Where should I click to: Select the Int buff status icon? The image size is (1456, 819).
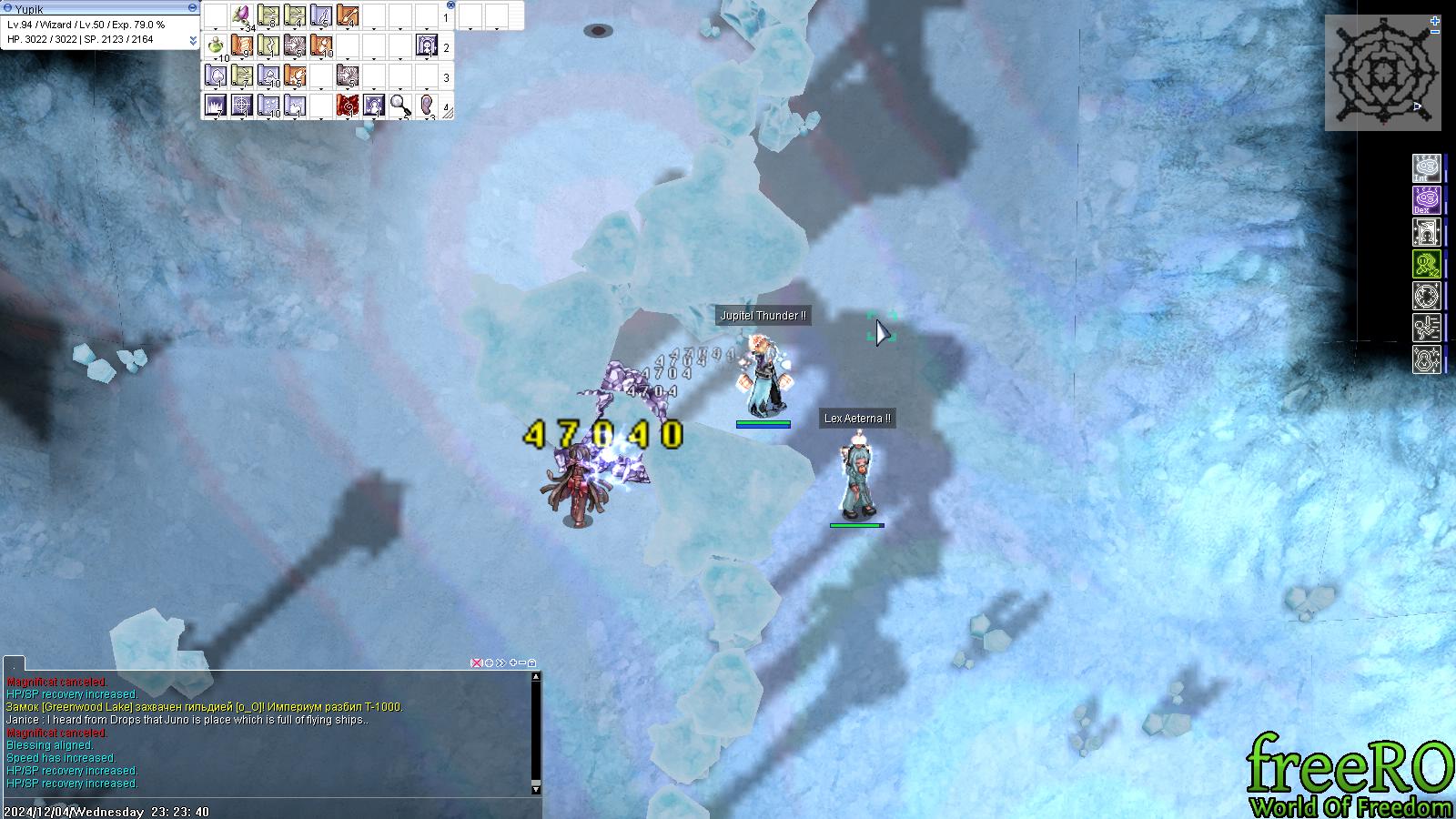pyautogui.click(x=1425, y=168)
